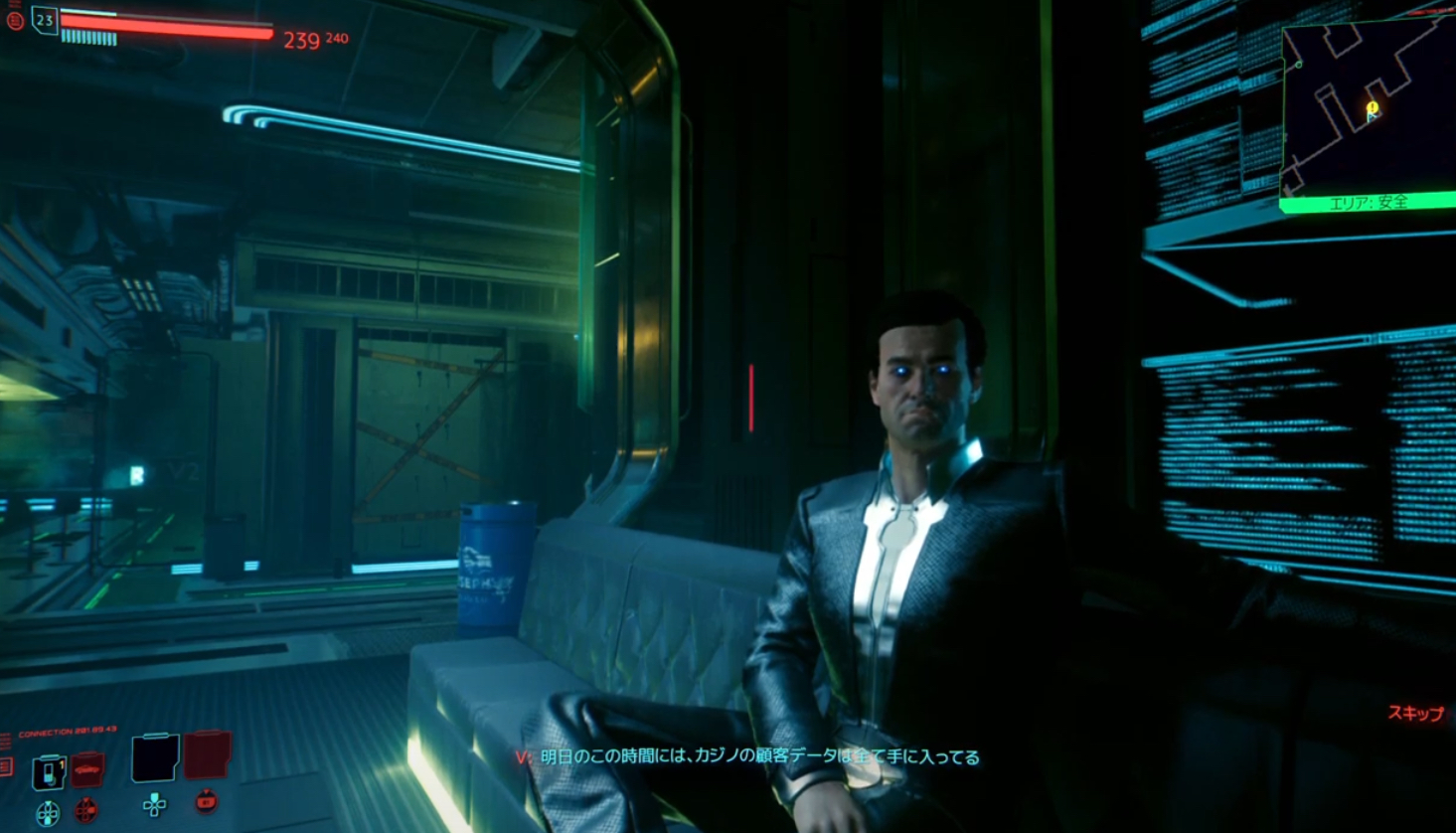Click the green circle marker on the minimap
The height and width of the screenshot is (833, 1456).
tap(1299, 65)
